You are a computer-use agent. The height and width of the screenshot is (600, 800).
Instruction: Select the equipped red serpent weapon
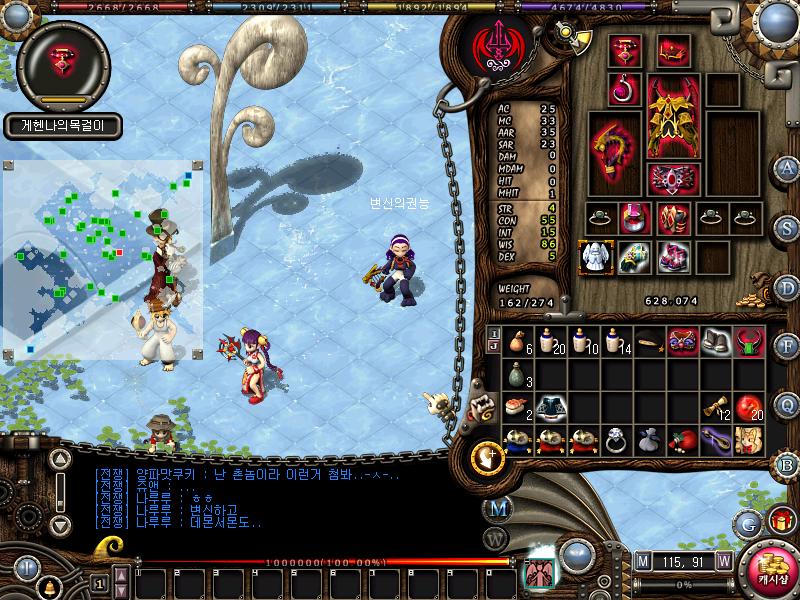(x=614, y=153)
